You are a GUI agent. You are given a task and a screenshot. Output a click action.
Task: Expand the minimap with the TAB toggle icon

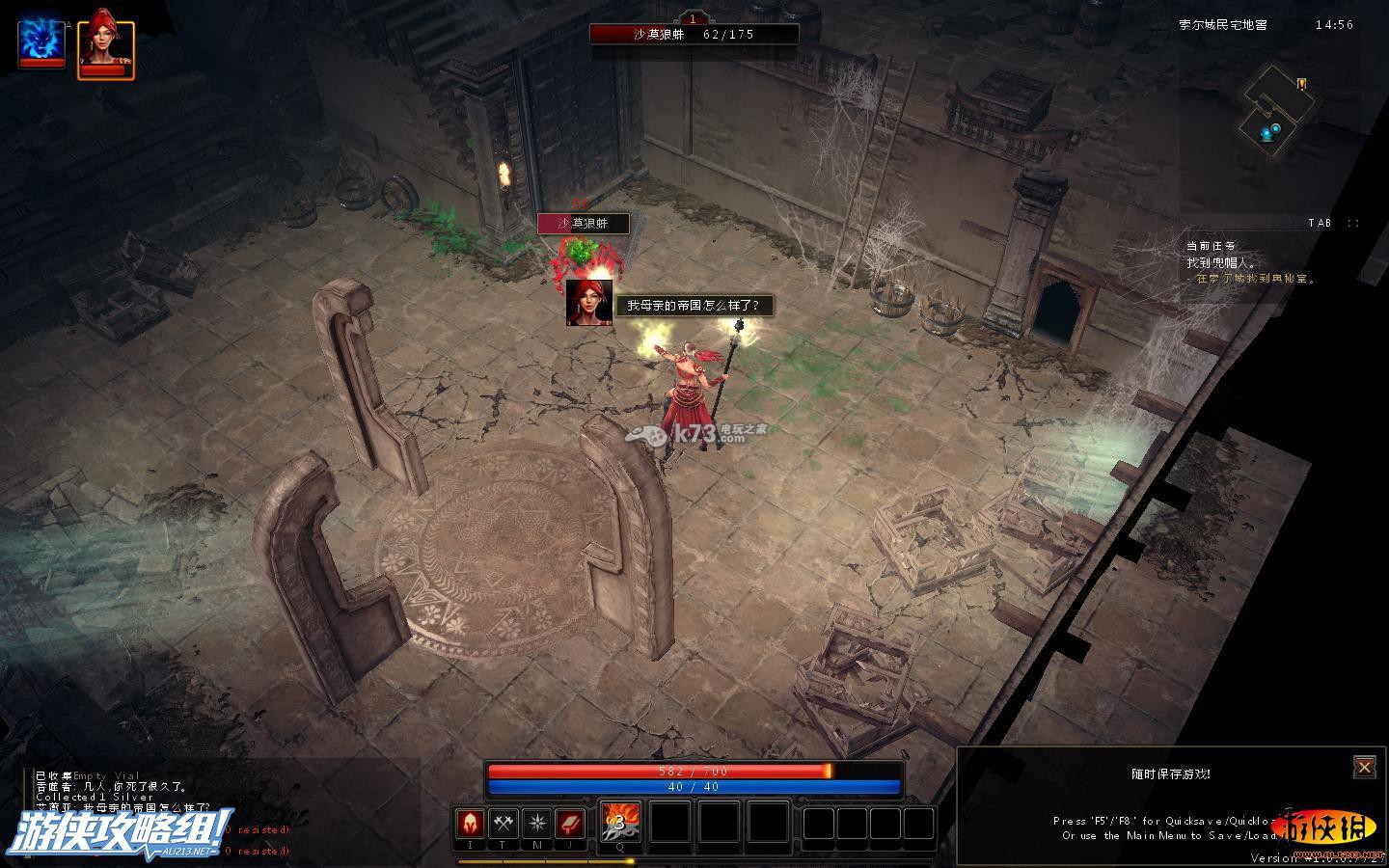pyautogui.click(x=1353, y=223)
